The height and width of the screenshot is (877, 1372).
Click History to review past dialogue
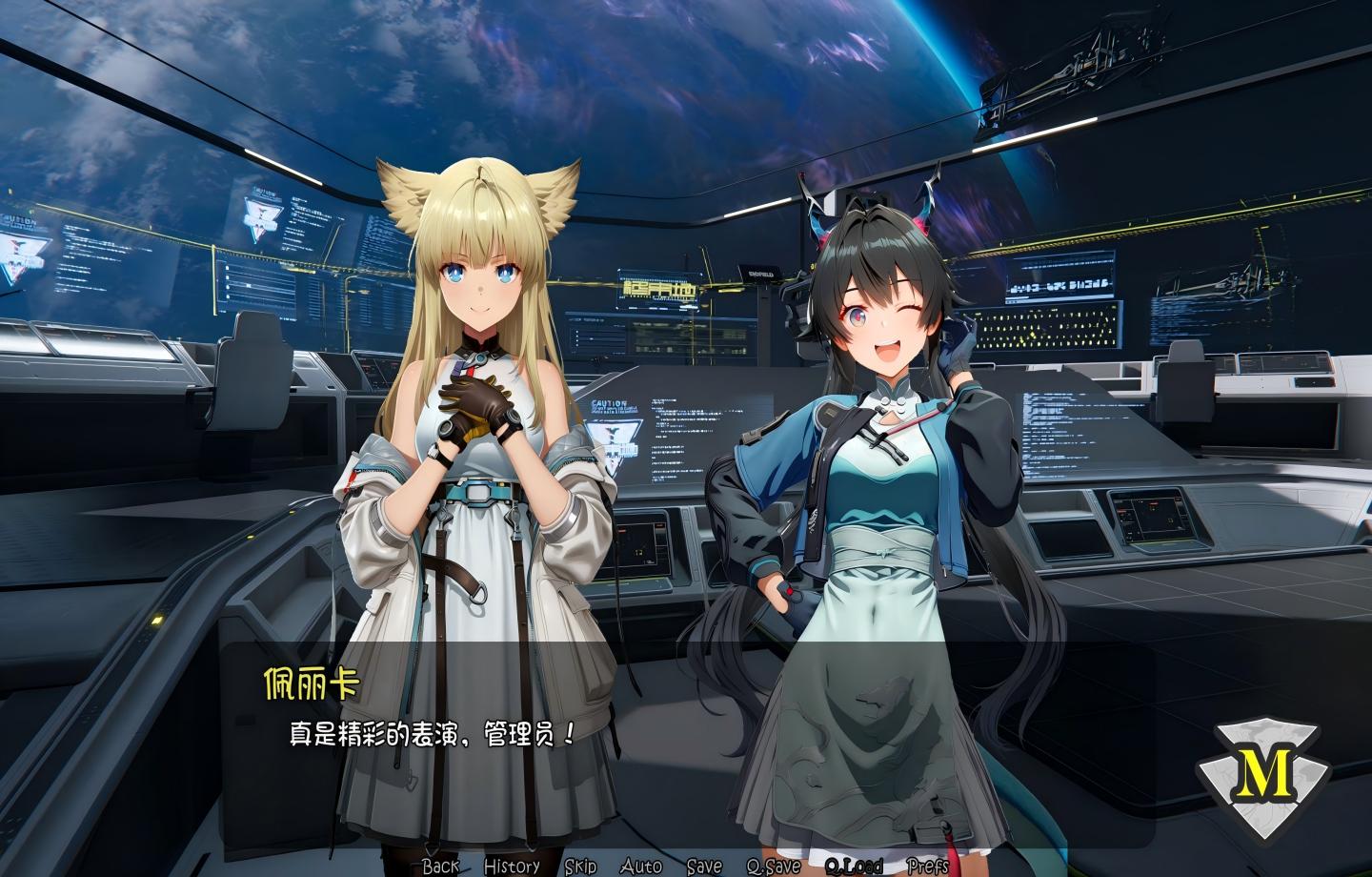click(510, 867)
